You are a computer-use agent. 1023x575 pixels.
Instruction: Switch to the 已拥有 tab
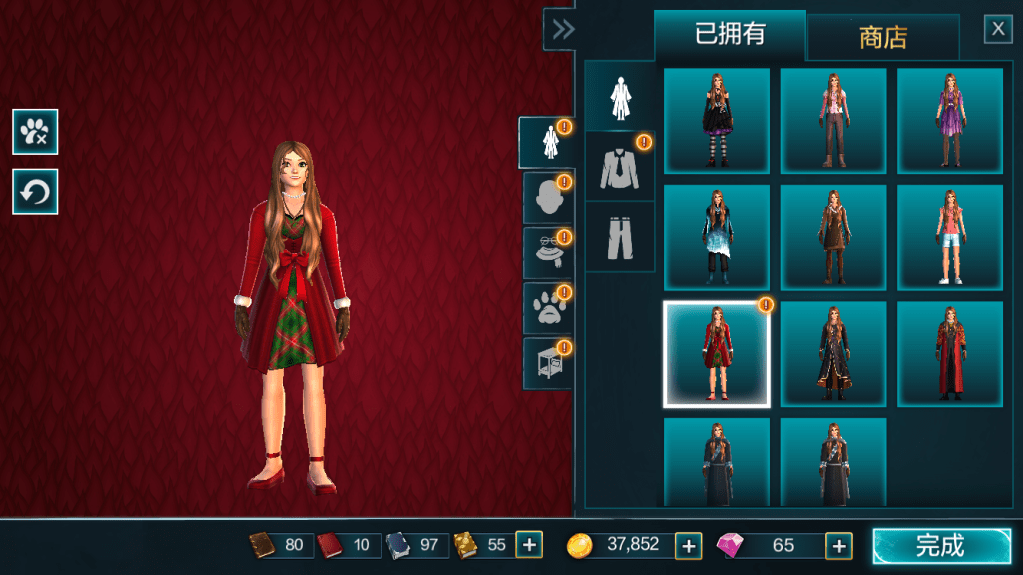point(730,35)
